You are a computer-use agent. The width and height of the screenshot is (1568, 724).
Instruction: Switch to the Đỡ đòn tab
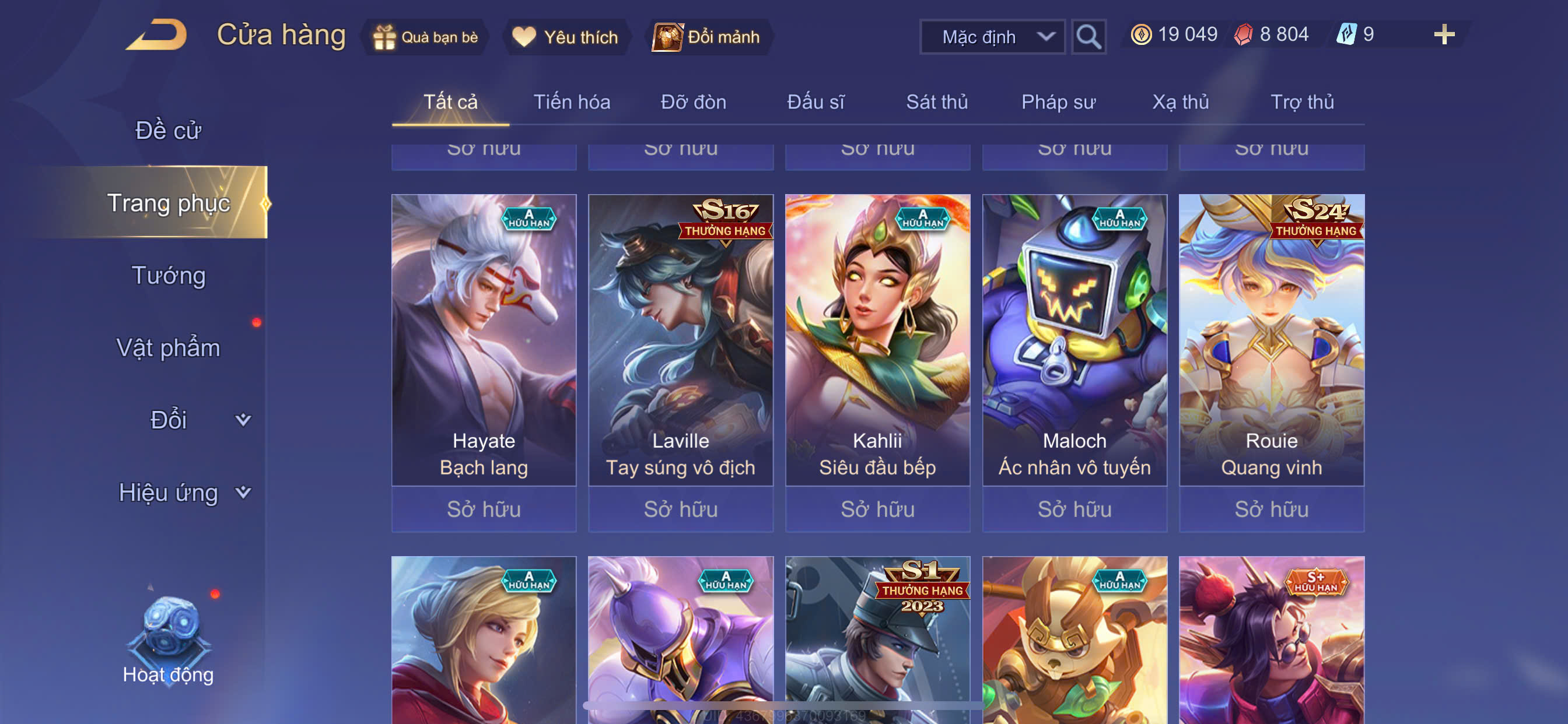(694, 102)
